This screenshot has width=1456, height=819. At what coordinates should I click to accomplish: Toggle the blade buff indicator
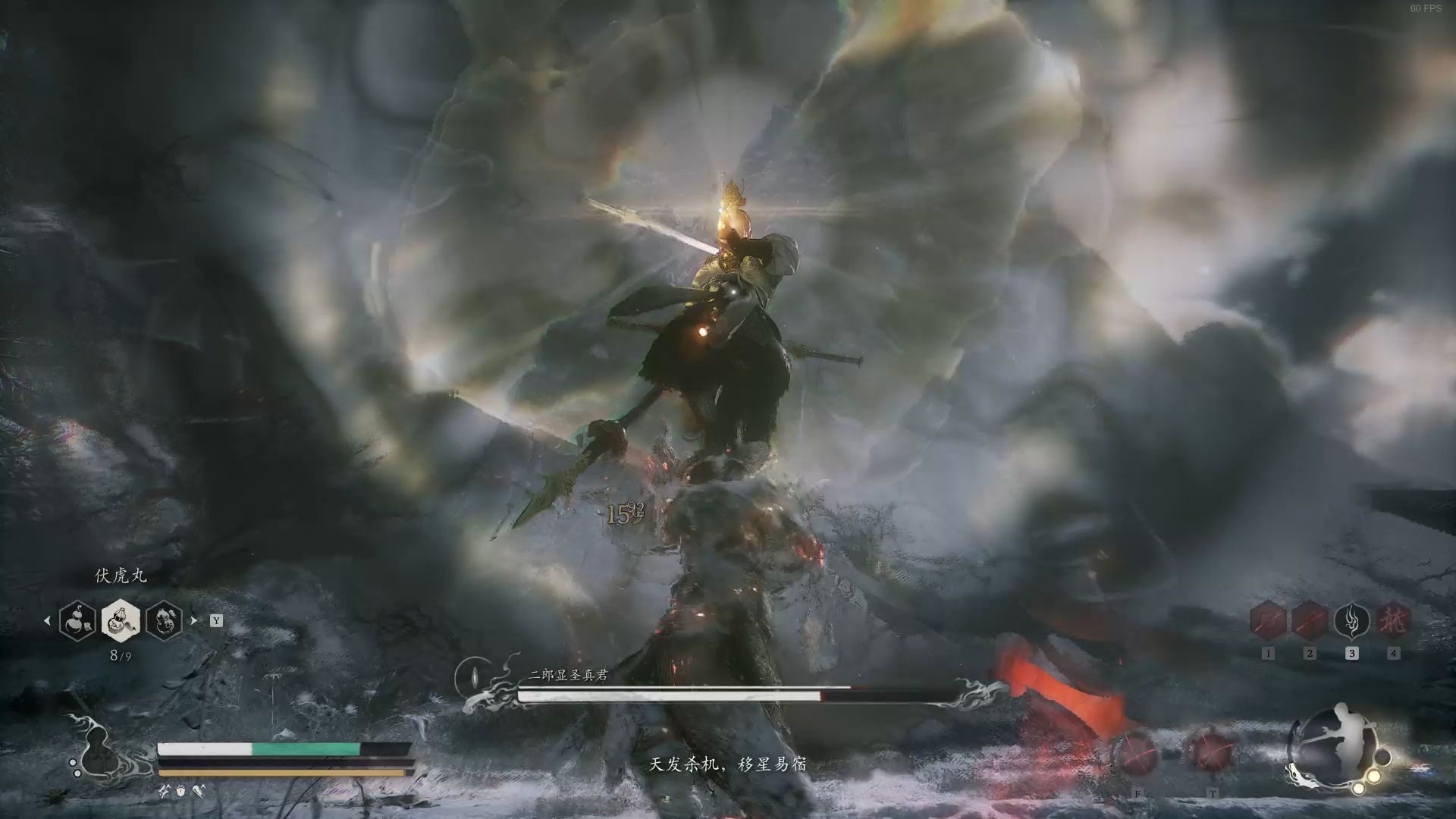click(199, 792)
